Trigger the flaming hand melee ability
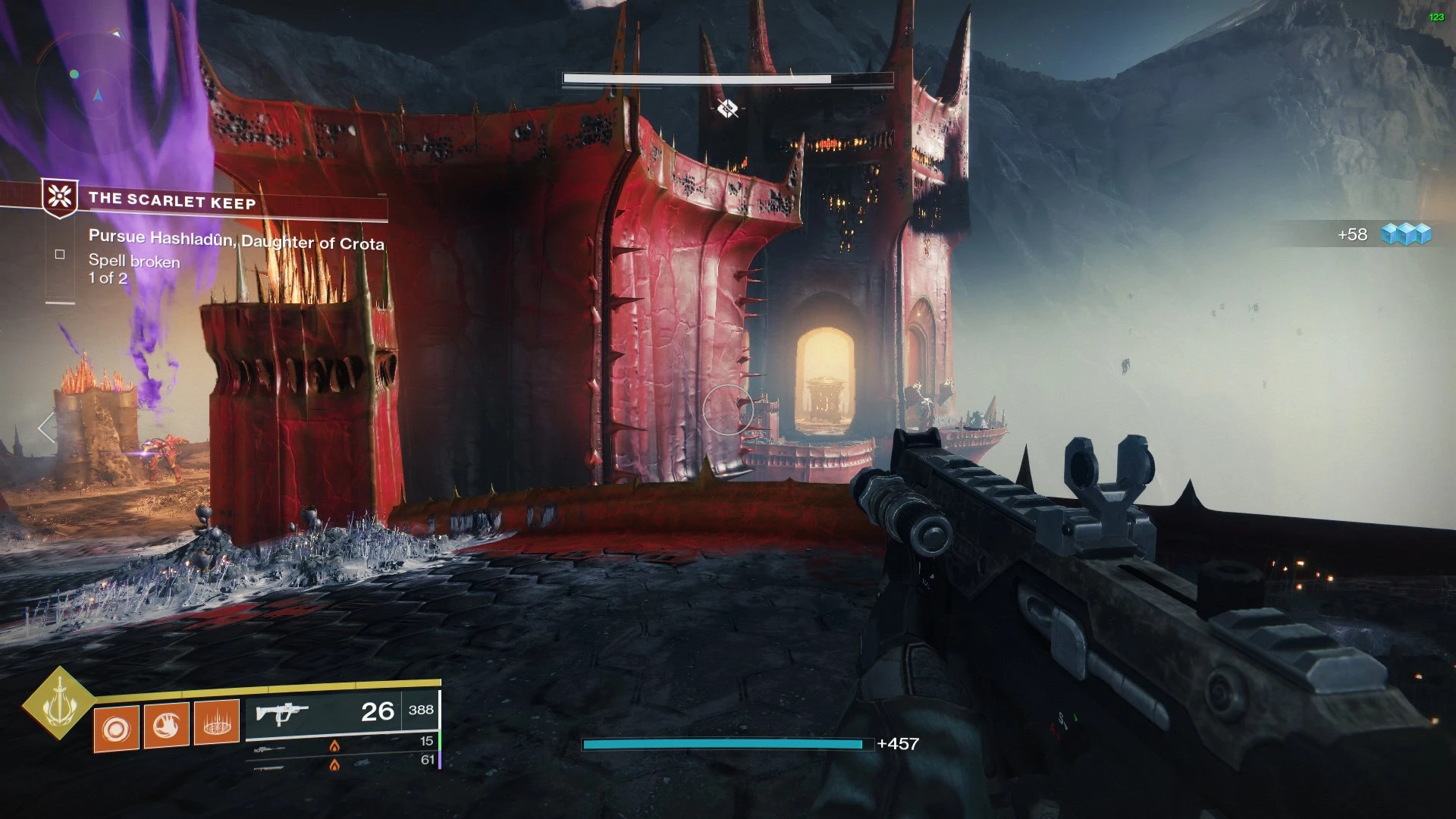 (166, 726)
